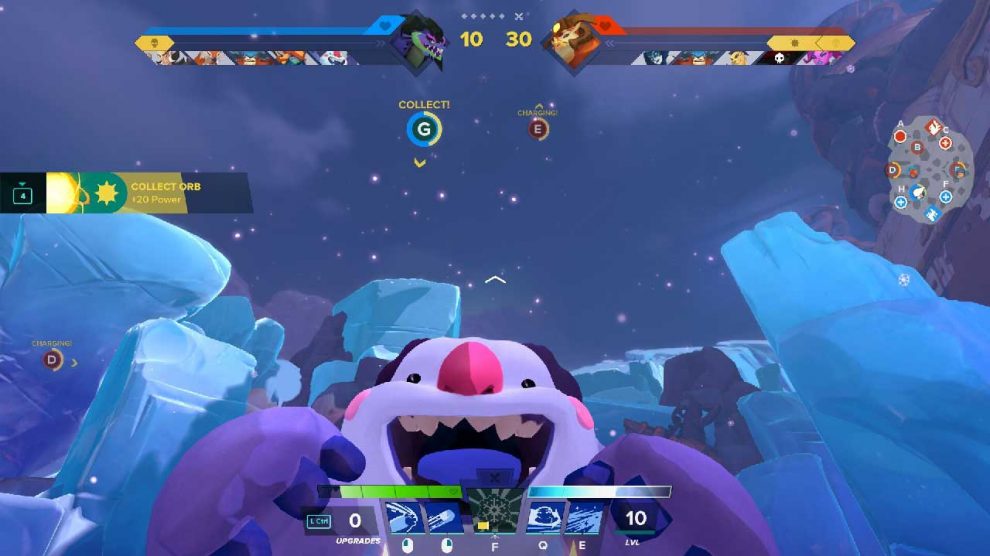The height and width of the screenshot is (556, 990).
Task: Open the circular minimap
Action: coord(929,170)
